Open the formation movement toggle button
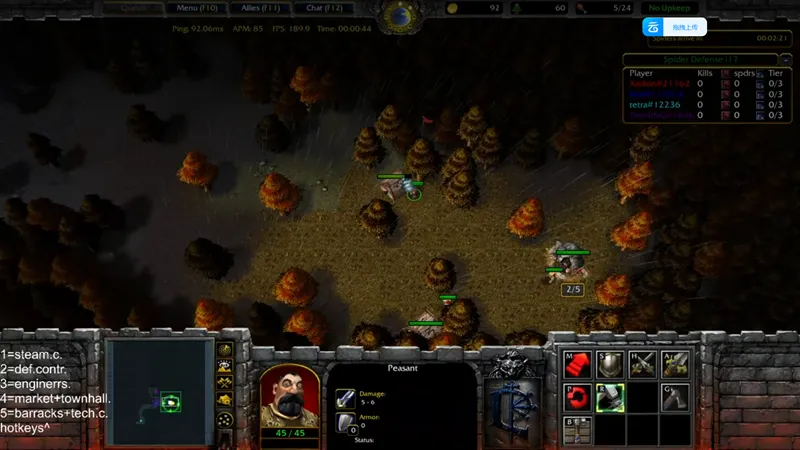 tap(226, 420)
